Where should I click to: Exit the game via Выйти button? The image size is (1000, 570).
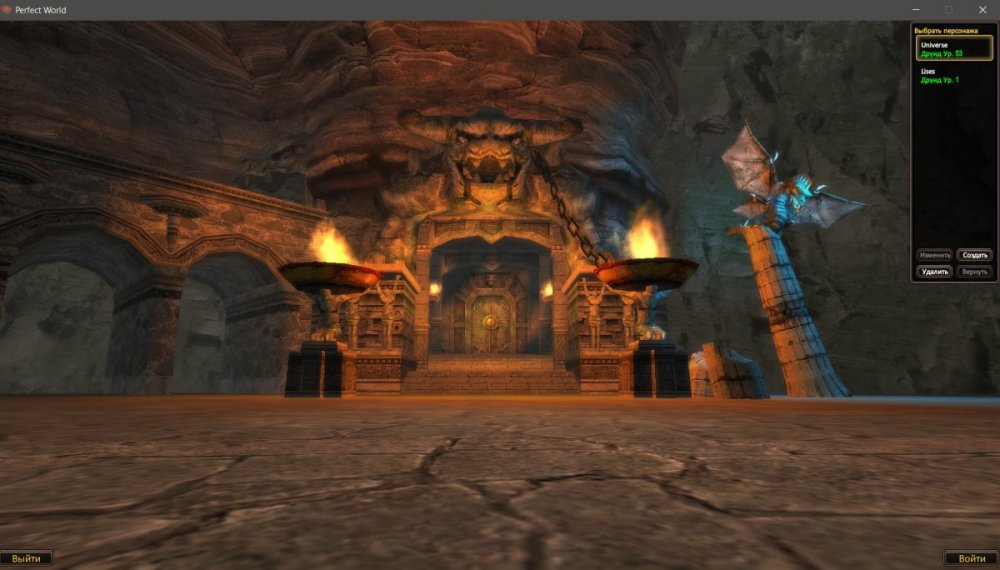click(27, 558)
